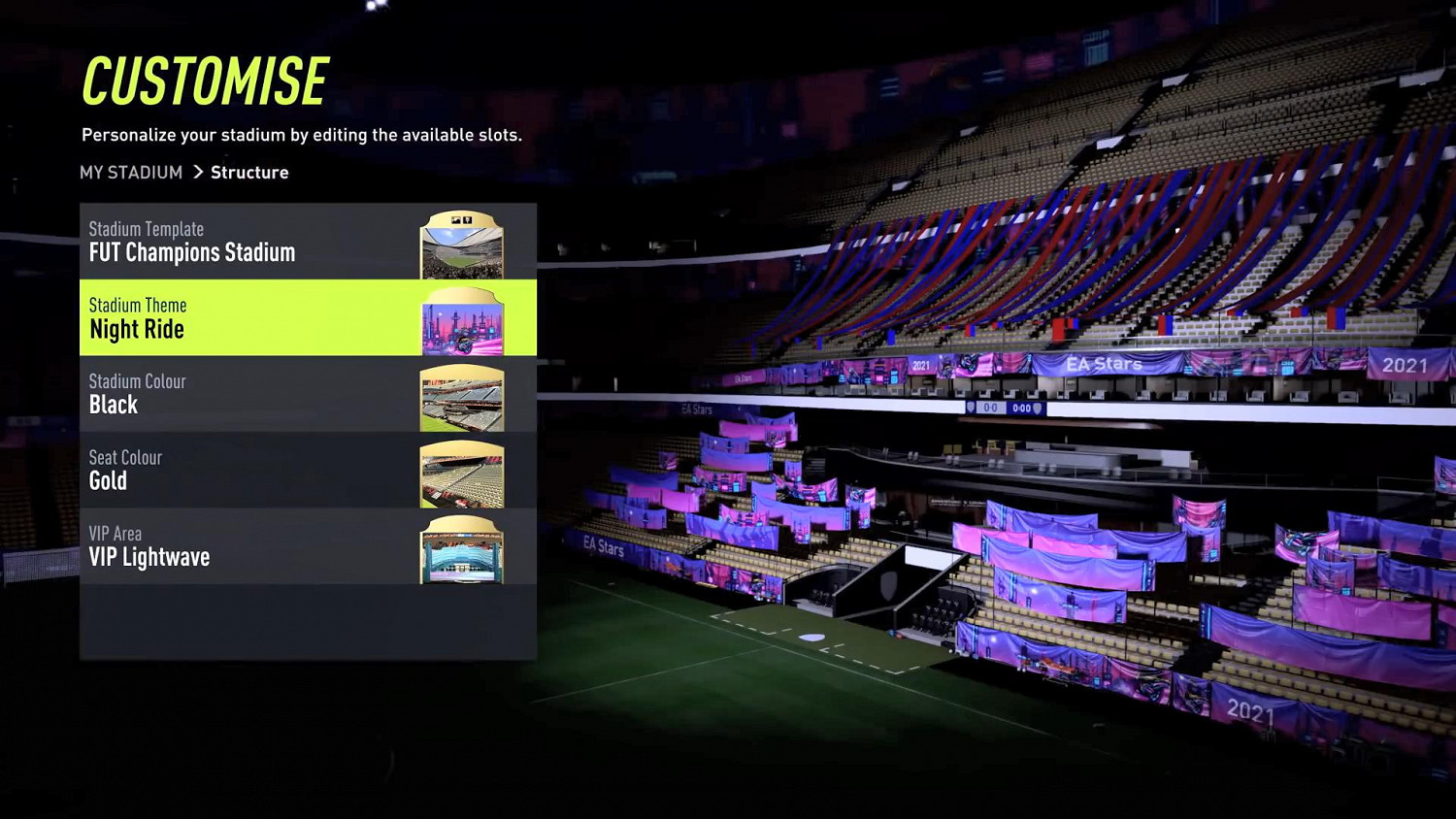The width and height of the screenshot is (1456, 819).
Task: Click the Gold seat colour card preview
Action: pos(461,475)
